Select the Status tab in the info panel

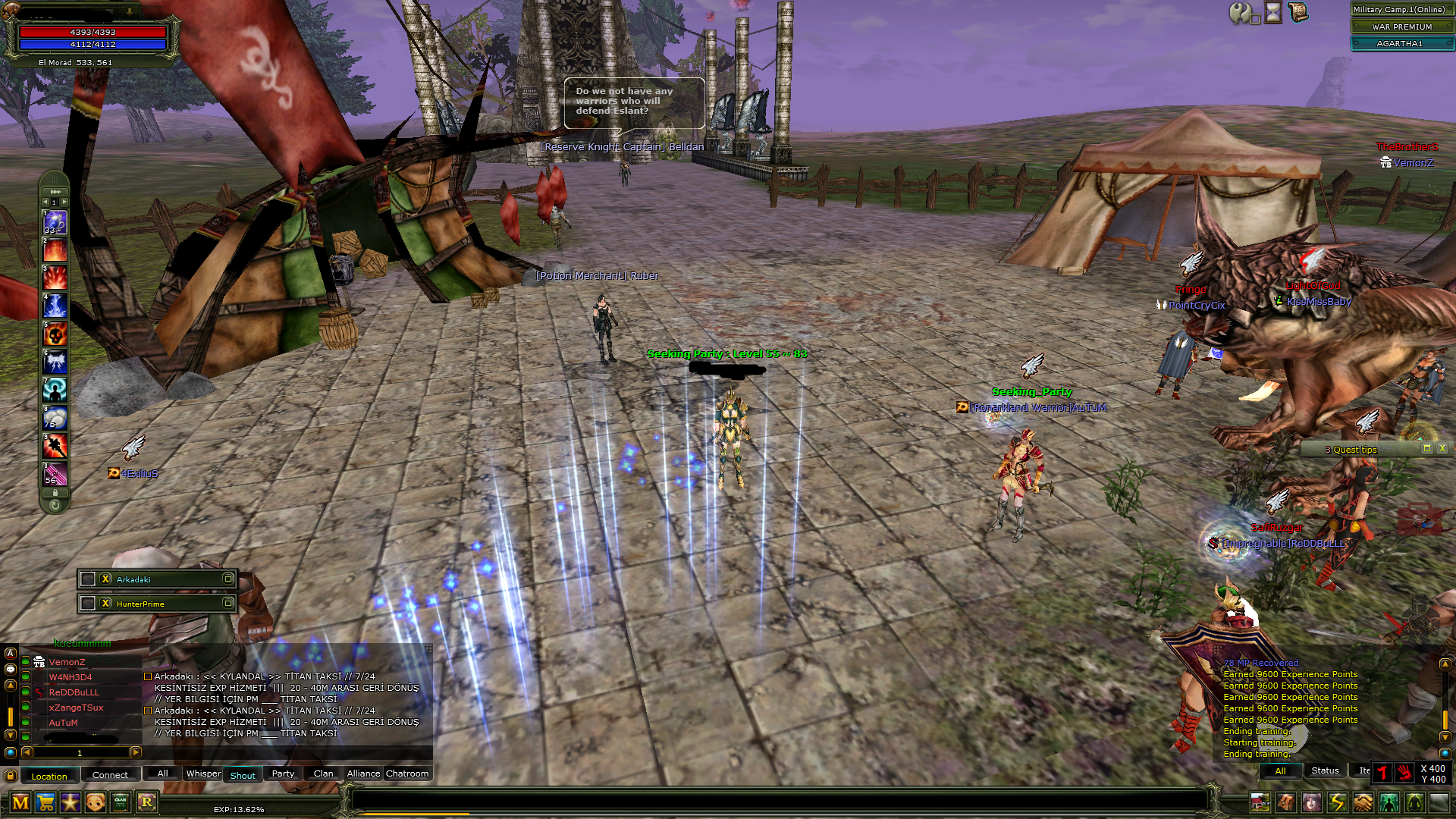click(1325, 770)
